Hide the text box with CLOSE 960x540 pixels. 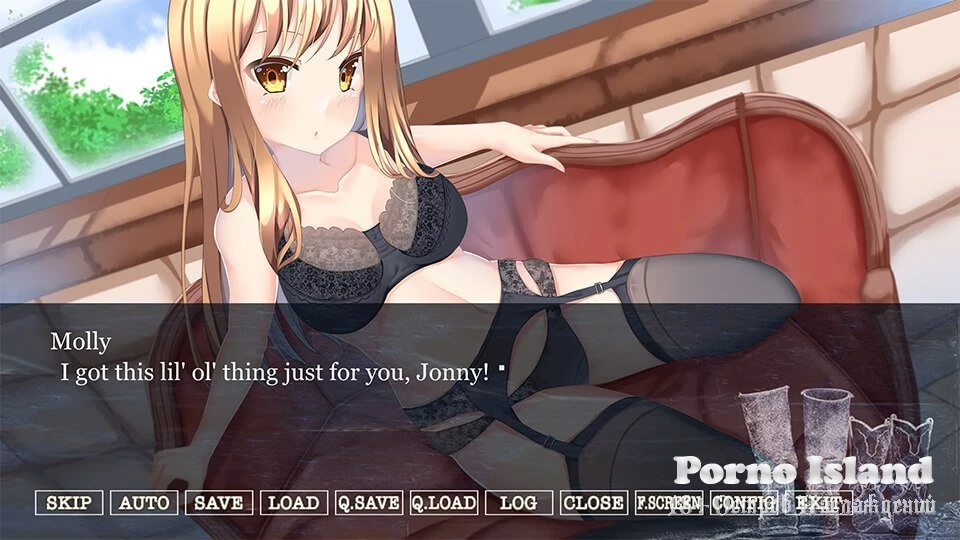tap(593, 503)
